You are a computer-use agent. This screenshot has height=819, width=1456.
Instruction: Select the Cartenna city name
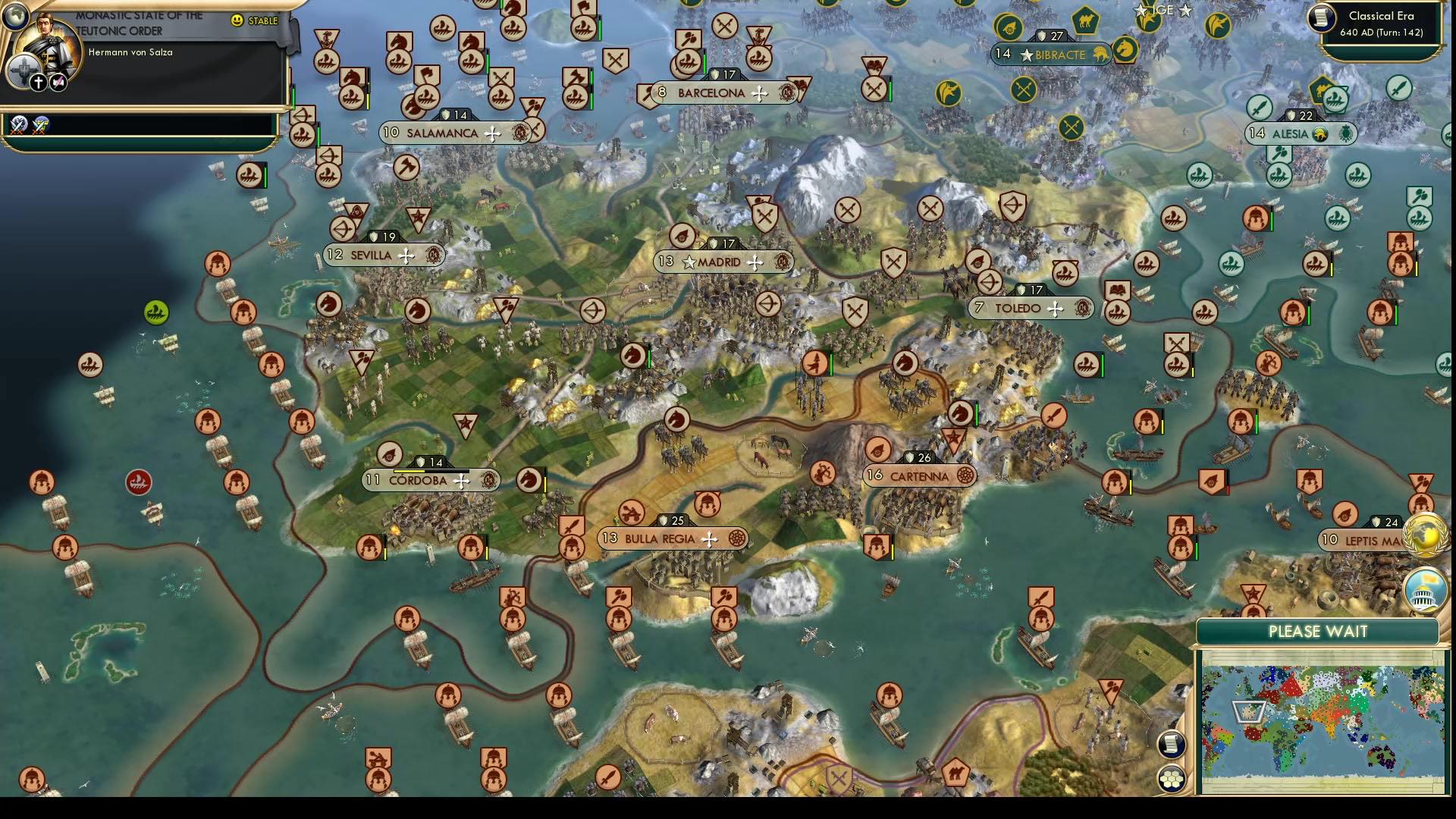920,476
